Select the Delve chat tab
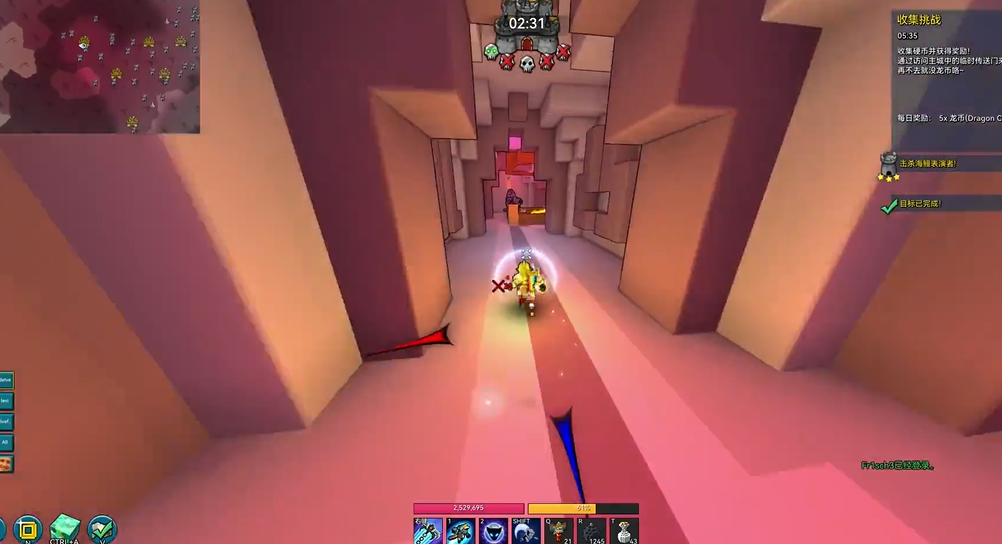 [x=6, y=380]
